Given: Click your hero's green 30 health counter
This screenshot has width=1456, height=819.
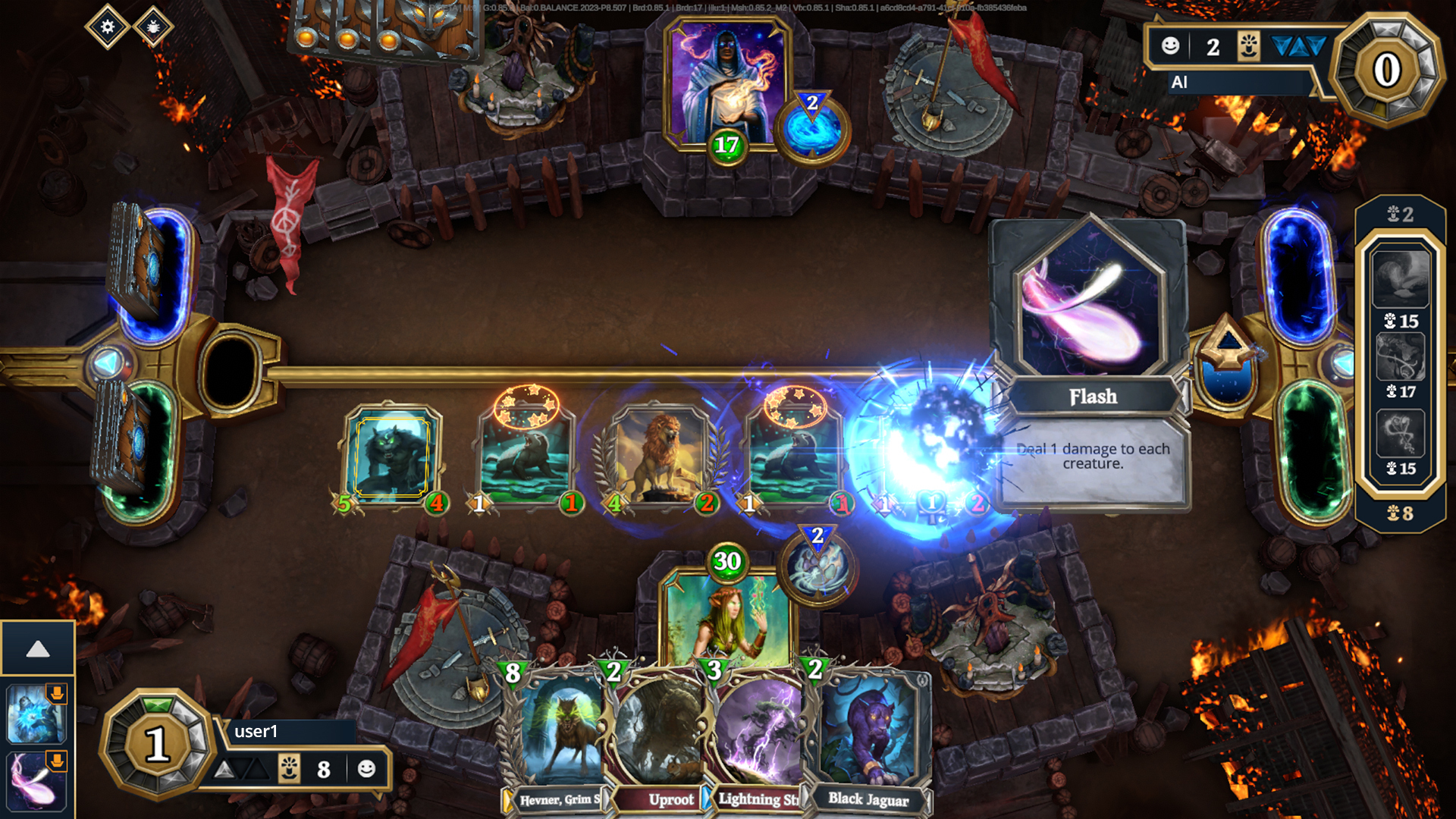Looking at the screenshot, I should click(729, 561).
